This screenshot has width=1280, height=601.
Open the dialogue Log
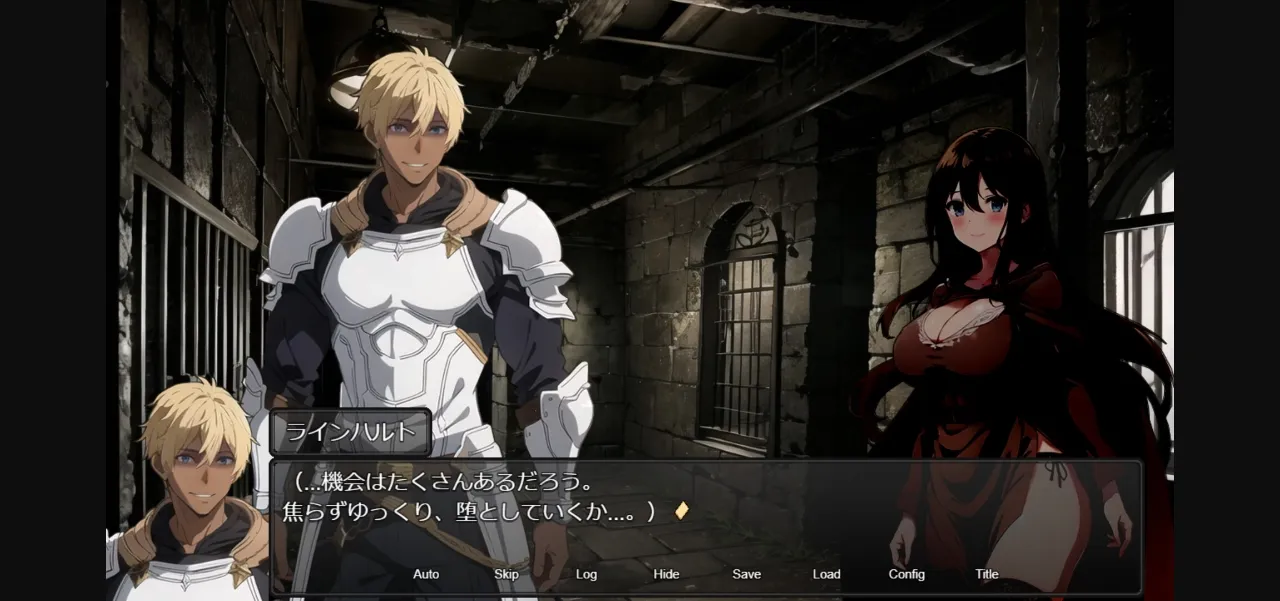click(x=586, y=574)
